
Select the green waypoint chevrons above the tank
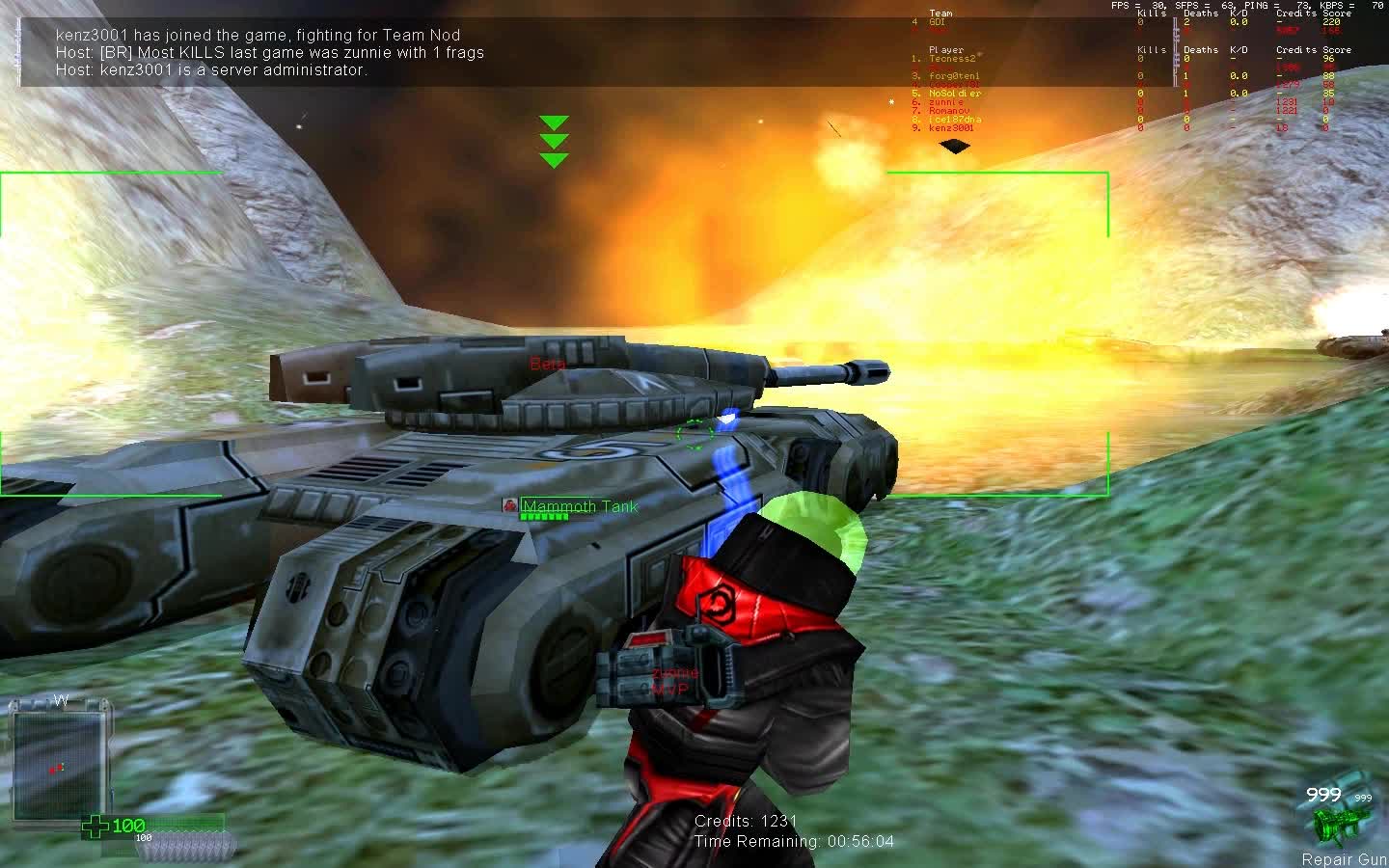554,140
